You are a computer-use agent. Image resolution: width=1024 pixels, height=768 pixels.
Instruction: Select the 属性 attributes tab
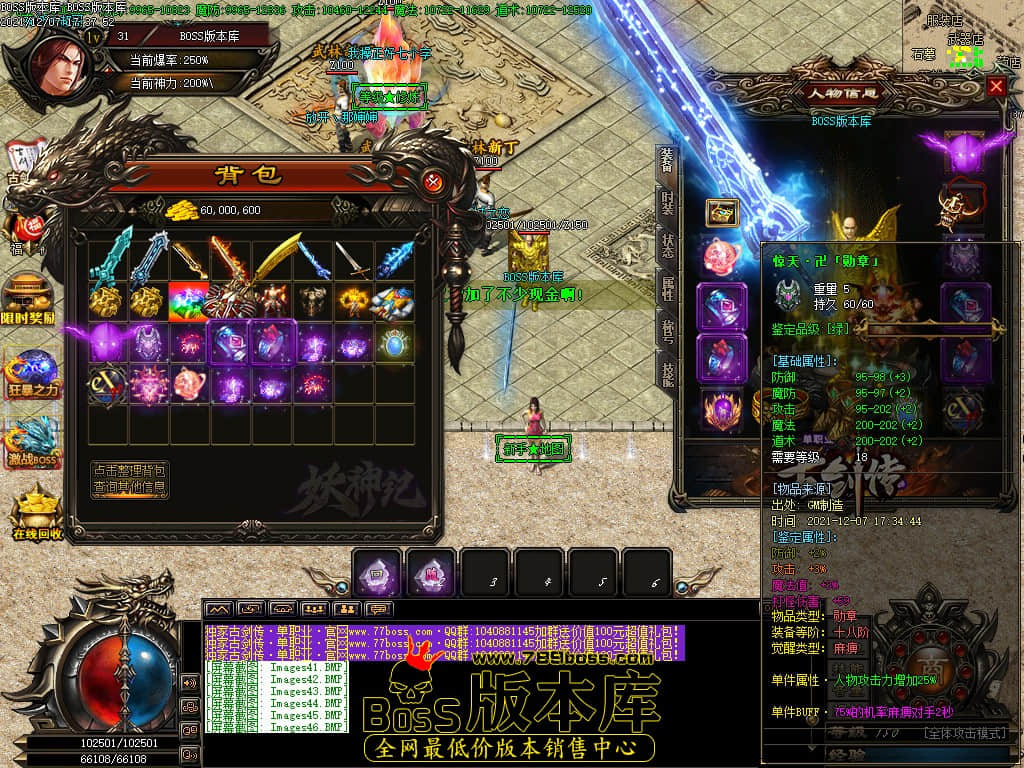[x=667, y=289]
